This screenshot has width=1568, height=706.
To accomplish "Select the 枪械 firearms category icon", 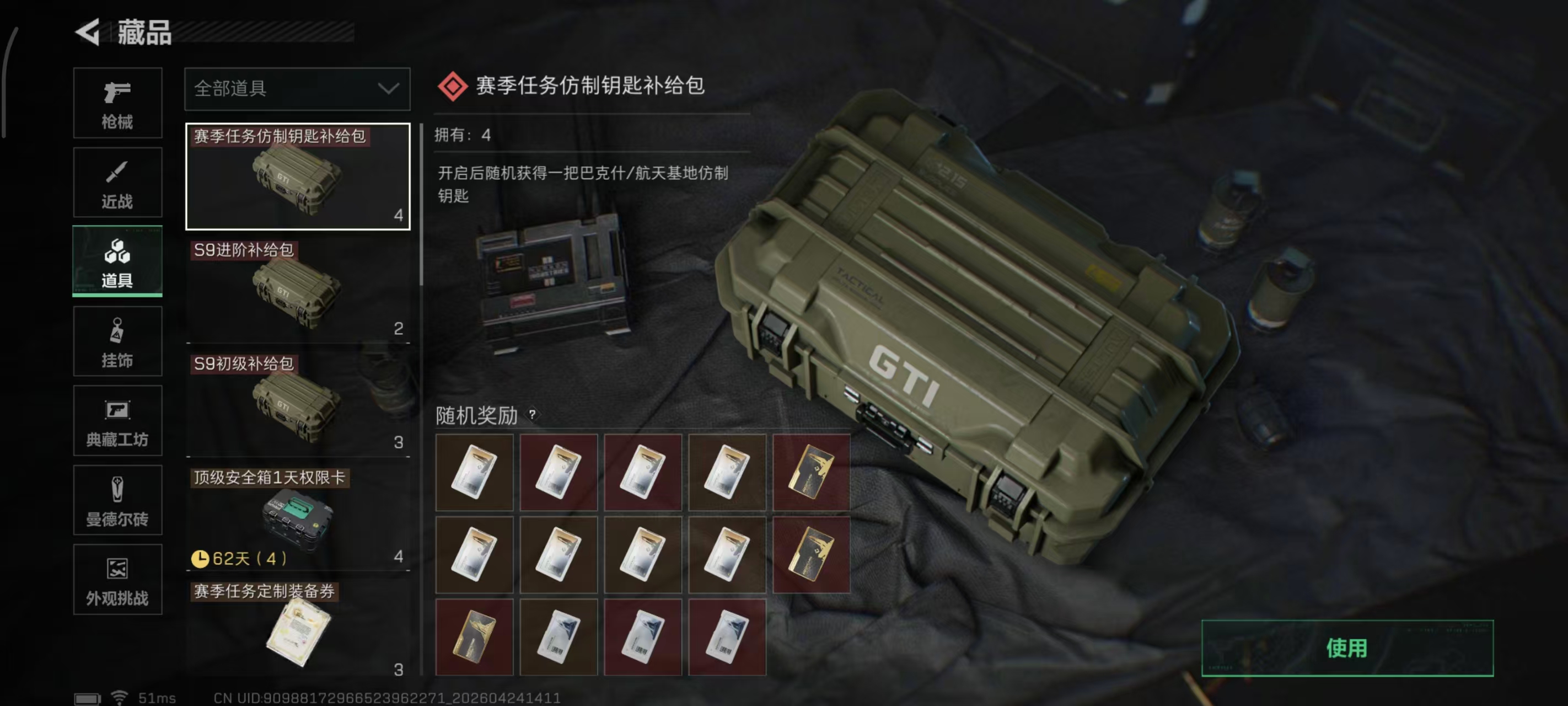I will coord(117,103).
